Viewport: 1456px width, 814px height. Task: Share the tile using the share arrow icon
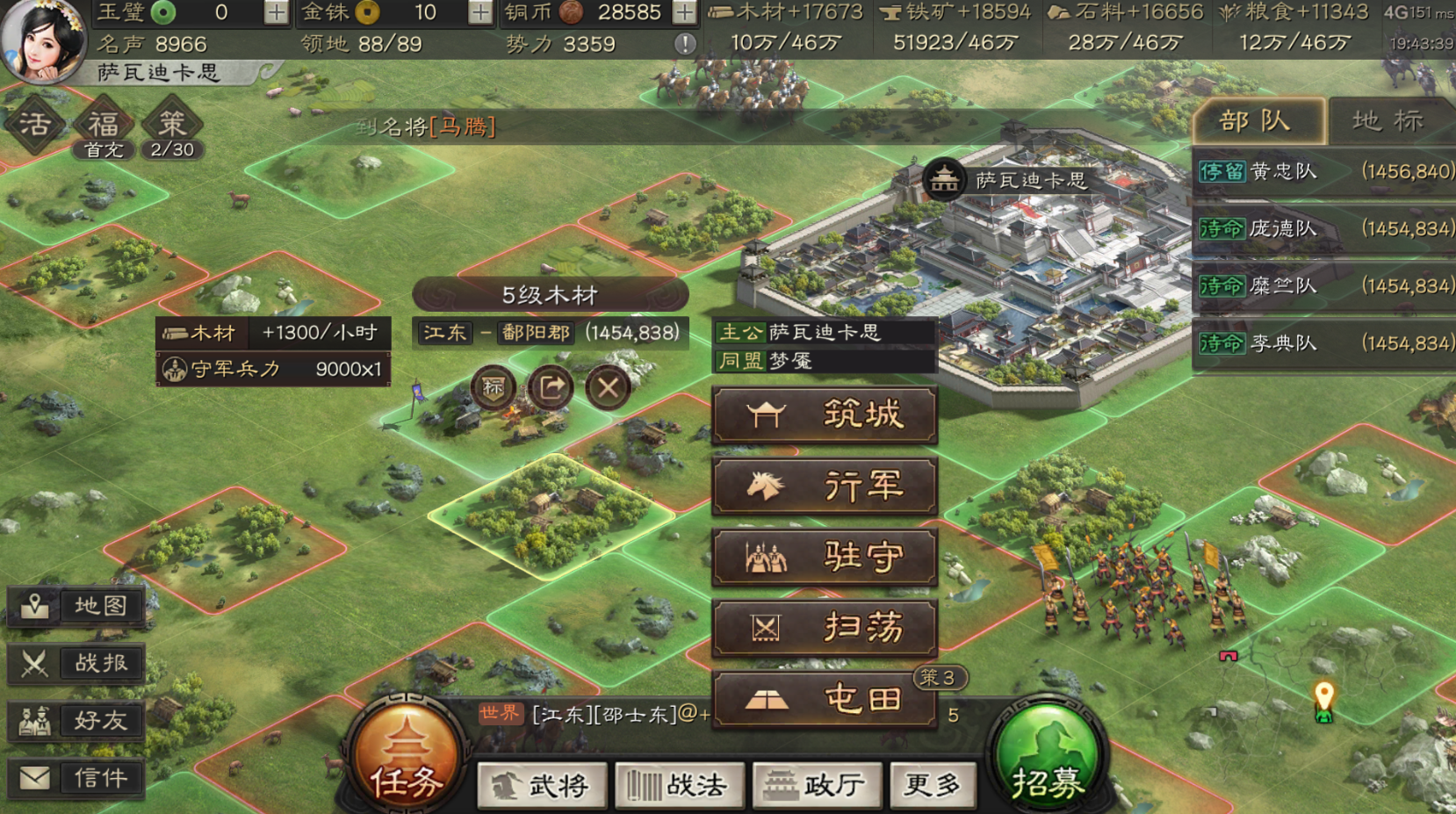click(550, 386)
